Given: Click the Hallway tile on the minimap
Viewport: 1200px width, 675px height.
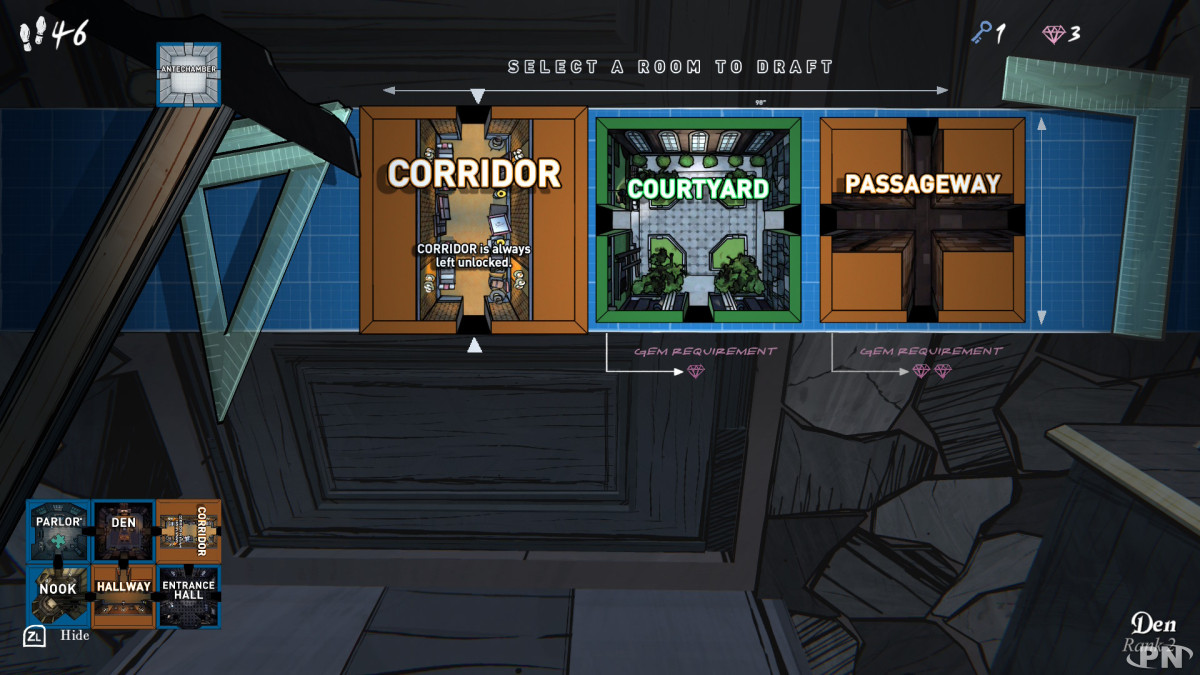Looking at the screenshot, I should 124,597.
